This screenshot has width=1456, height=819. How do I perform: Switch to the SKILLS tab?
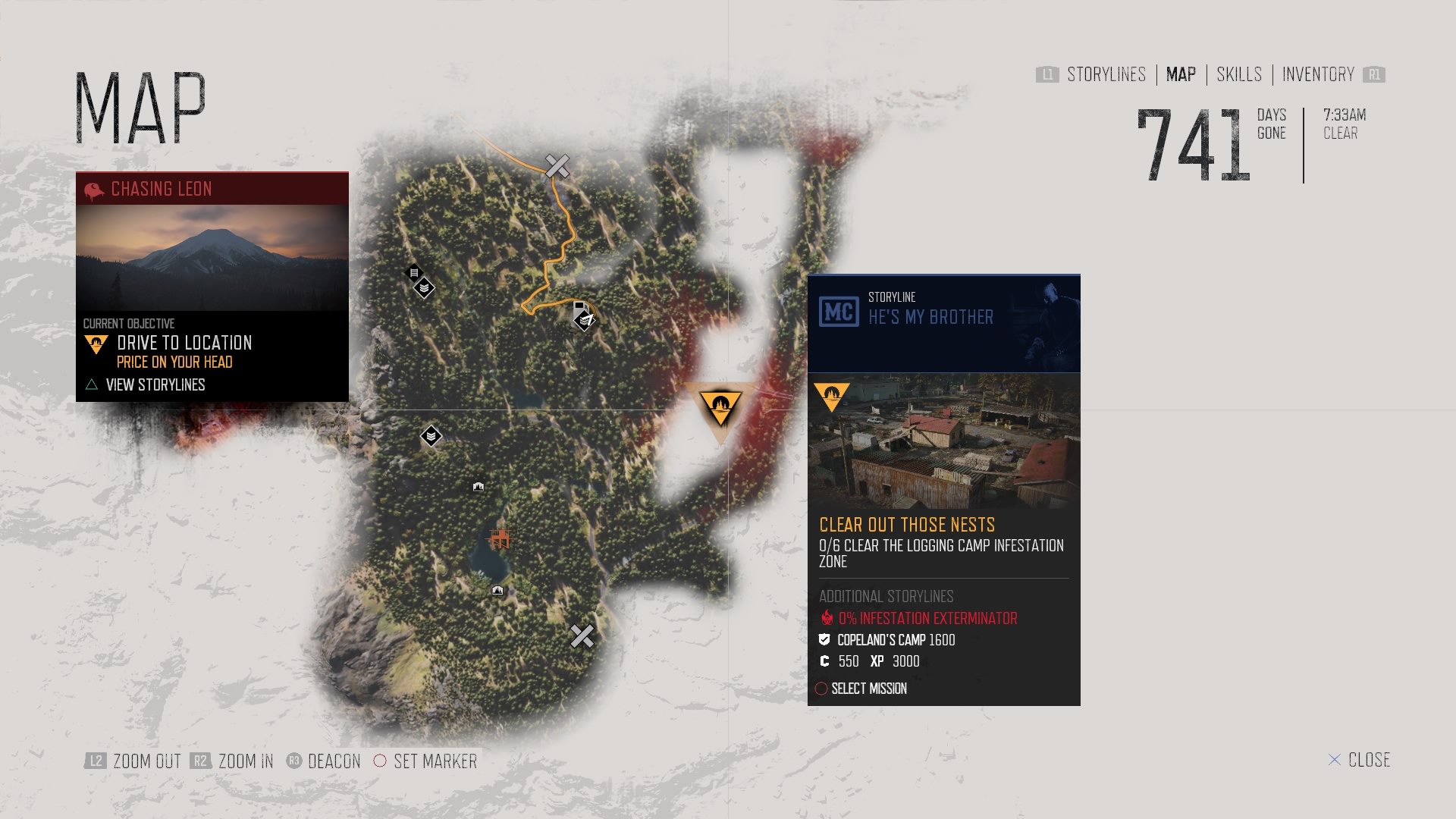pyautogui.click(x=1238, y=75)
